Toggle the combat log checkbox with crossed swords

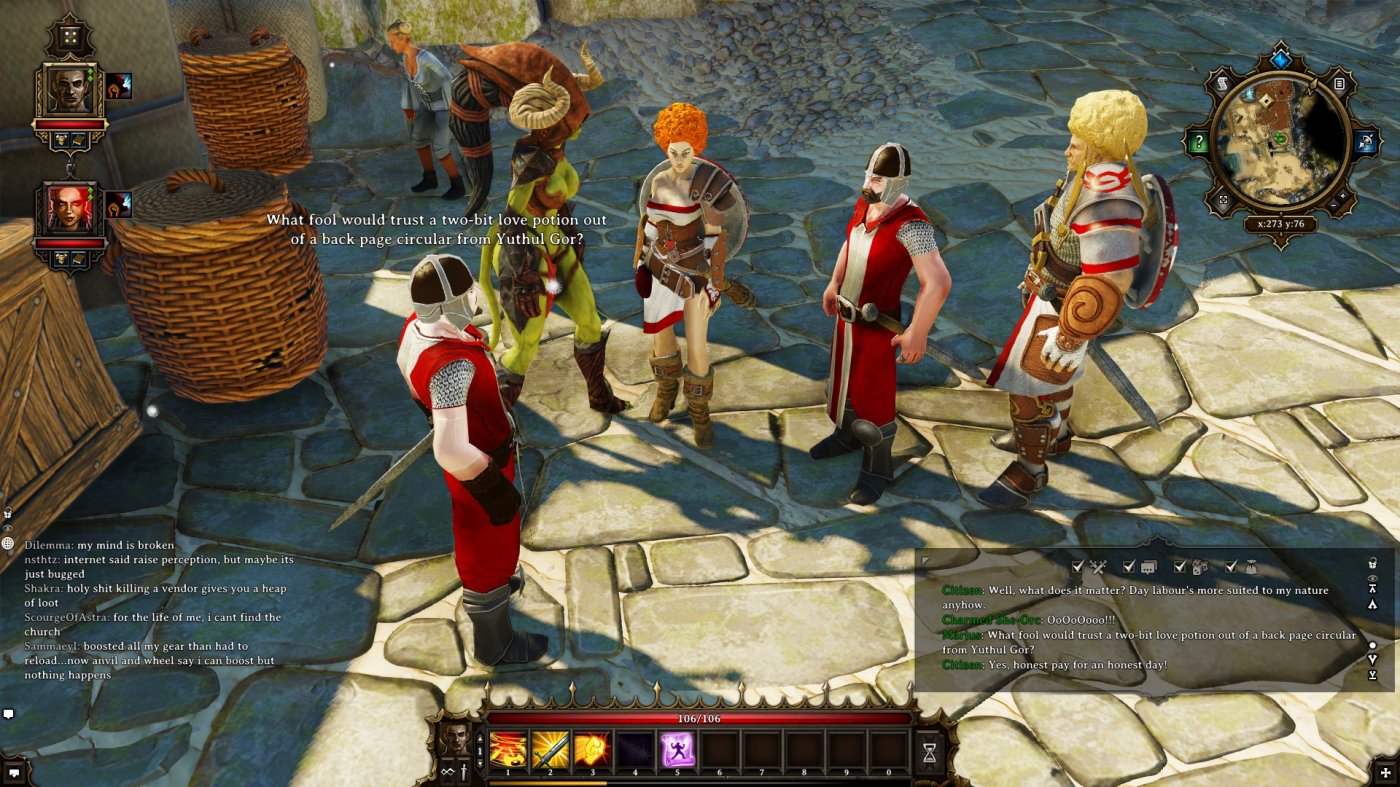click(x=1078, y=567)
